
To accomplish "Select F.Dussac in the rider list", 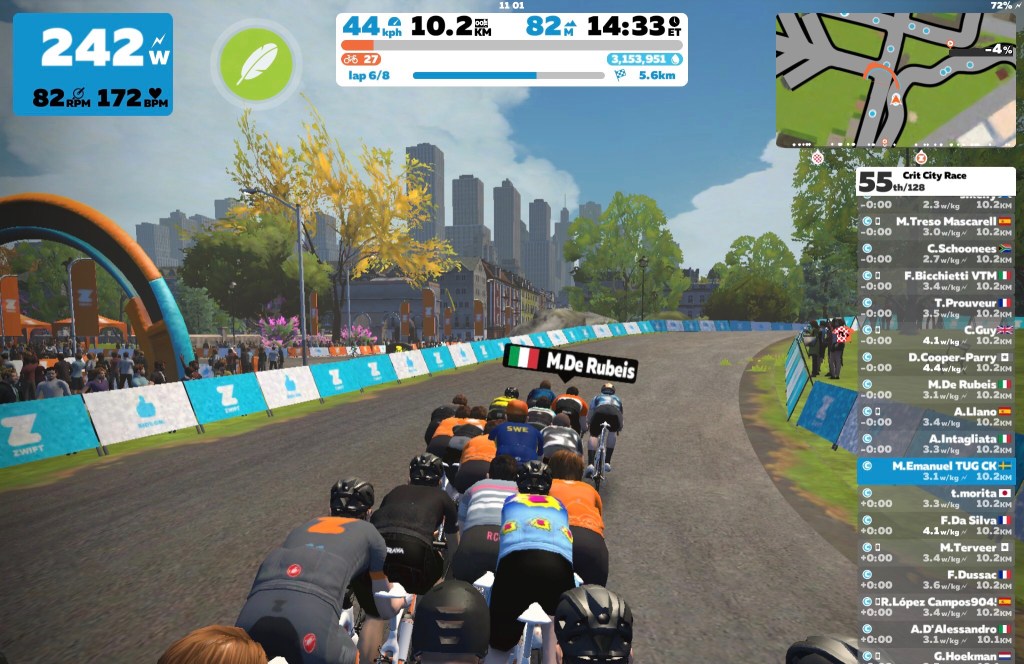I will (x=937, y=580).
